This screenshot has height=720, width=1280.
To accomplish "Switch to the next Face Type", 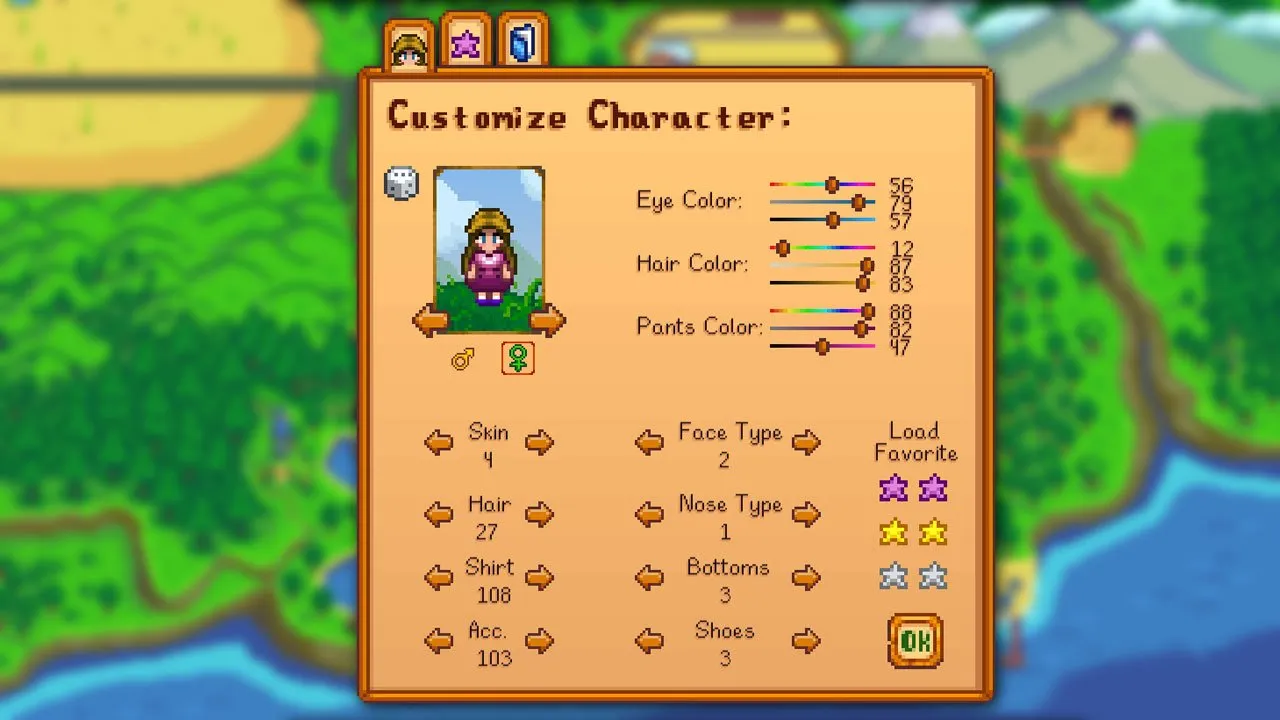I will point(806,442).
